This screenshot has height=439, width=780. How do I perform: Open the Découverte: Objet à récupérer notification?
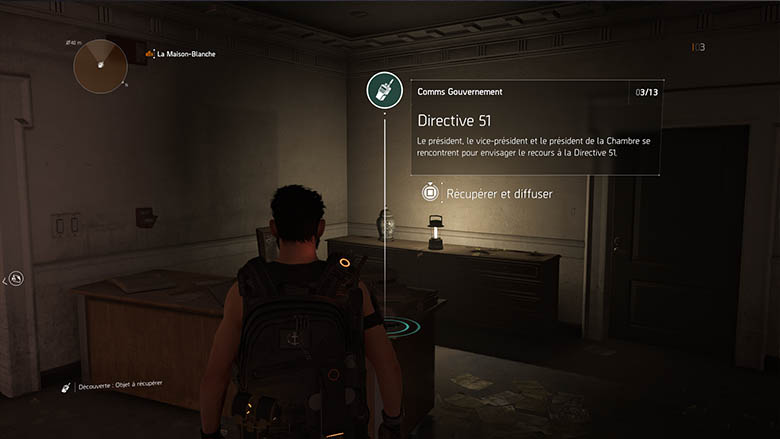click(x=111, y=386)
